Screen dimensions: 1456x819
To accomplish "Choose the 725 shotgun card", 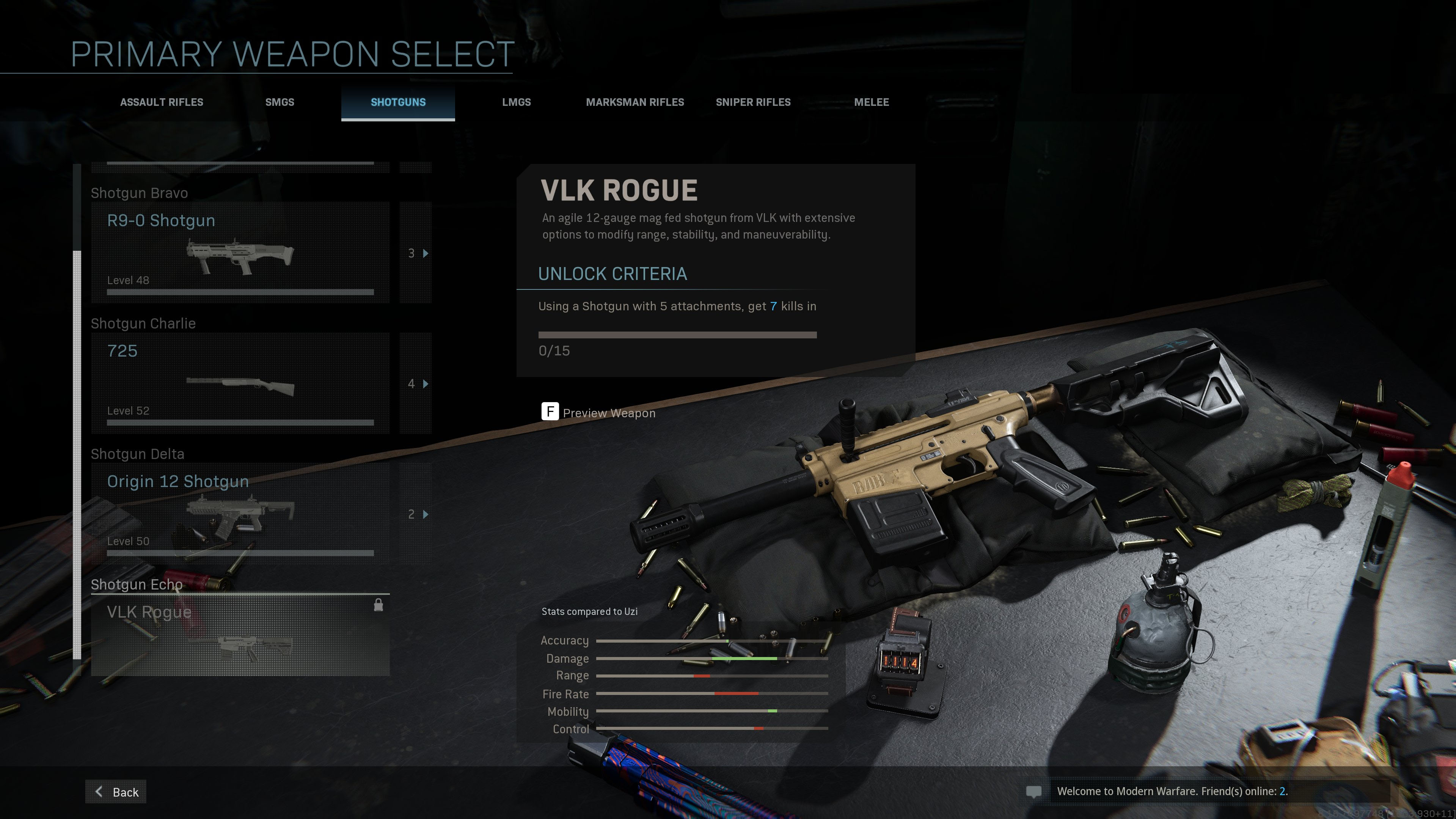I will 240,383.
